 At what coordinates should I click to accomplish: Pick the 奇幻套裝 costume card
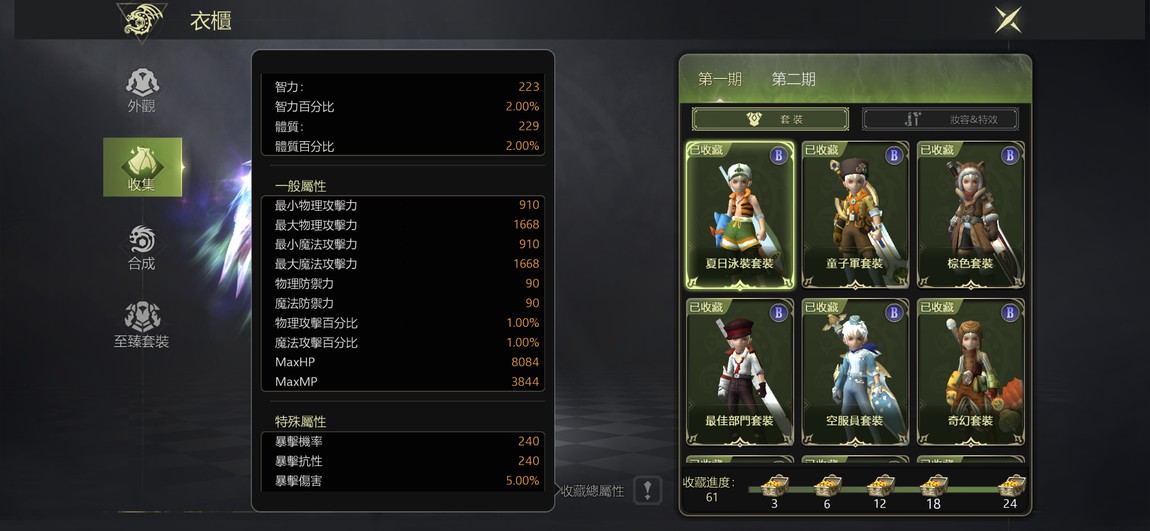(969, 371)
